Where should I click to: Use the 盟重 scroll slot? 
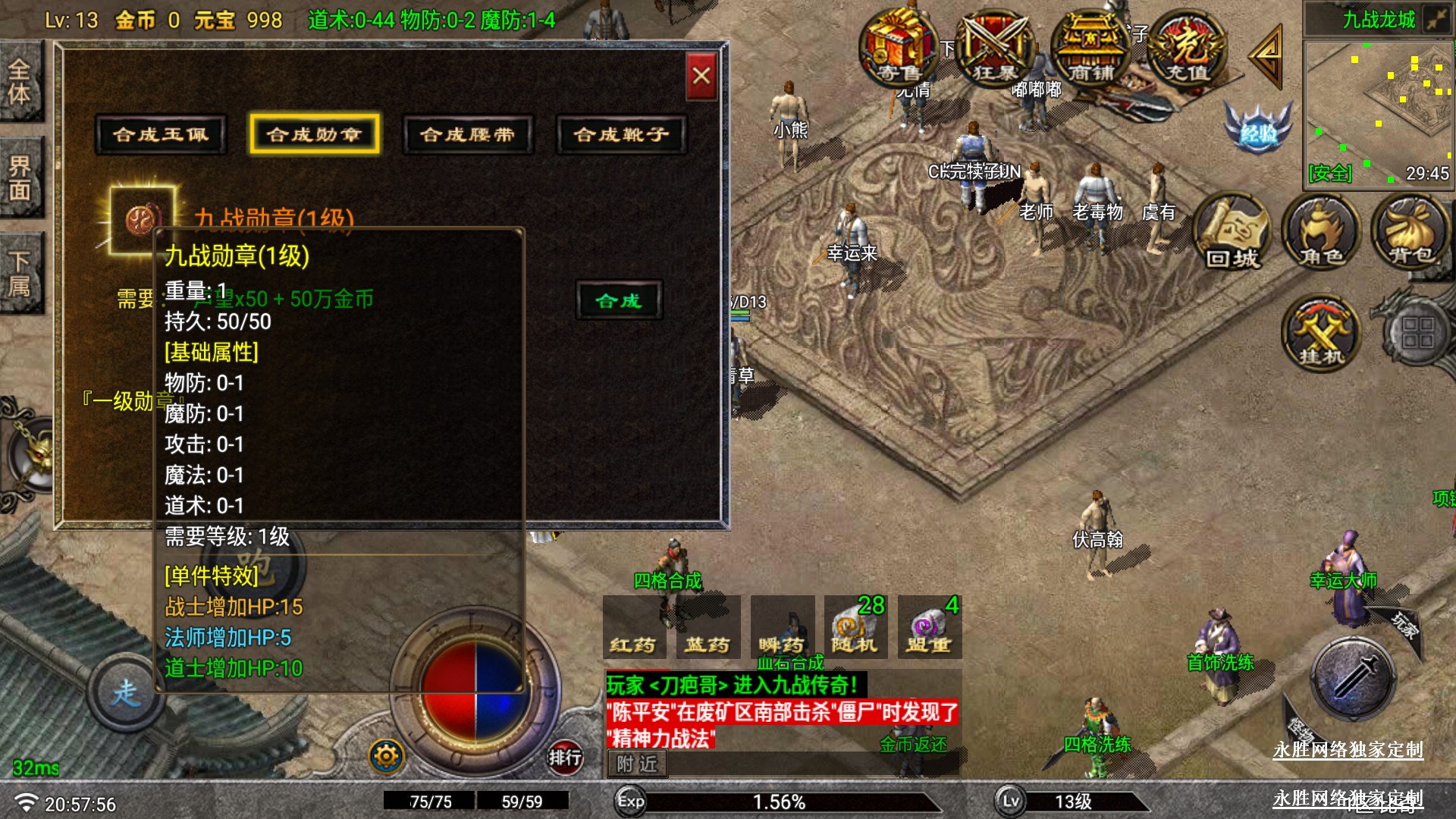click(930, 628)
